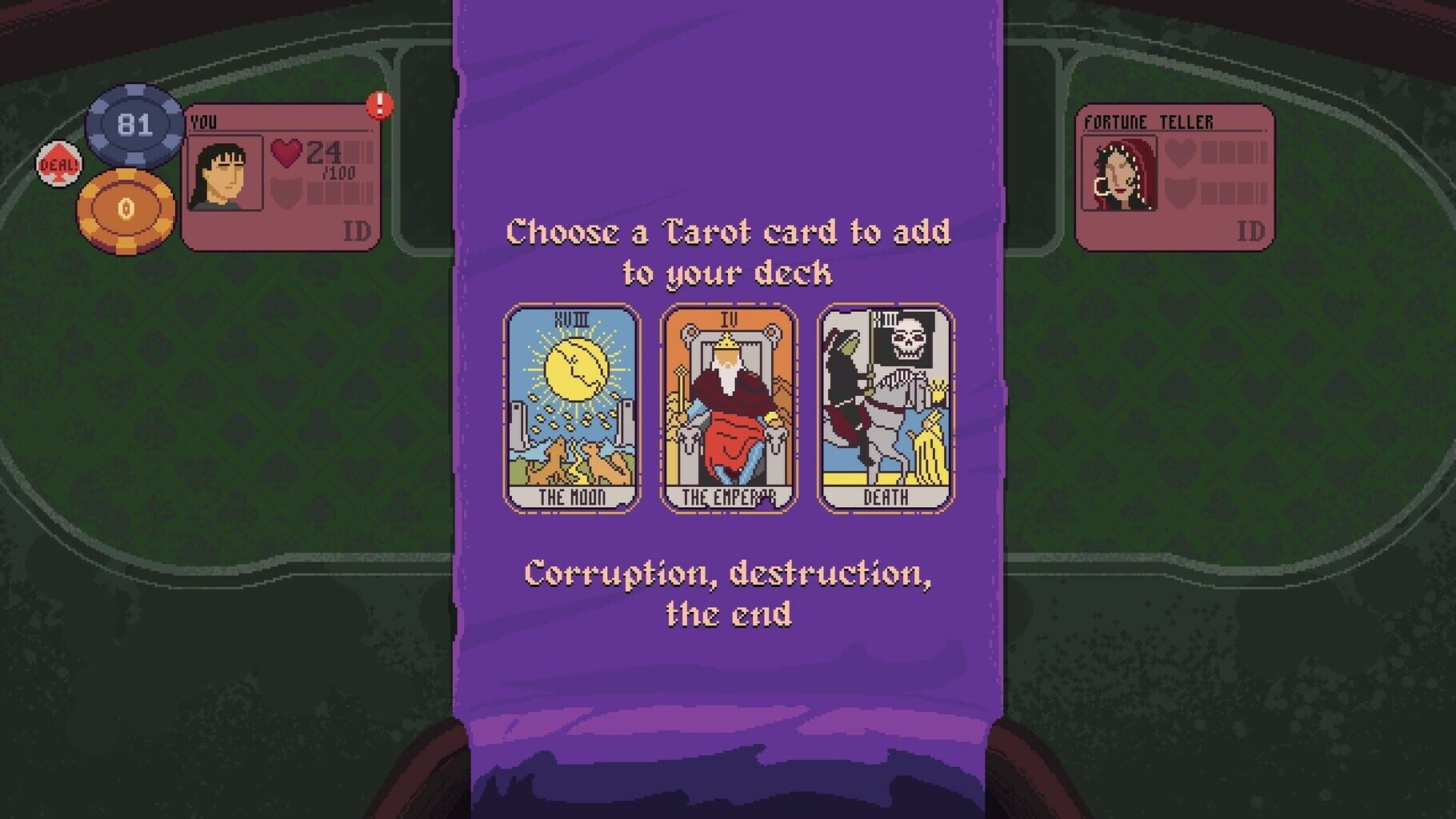1456x819 pixels.
Task: Click the red exclamation notification icon
Action: [378, 105]
